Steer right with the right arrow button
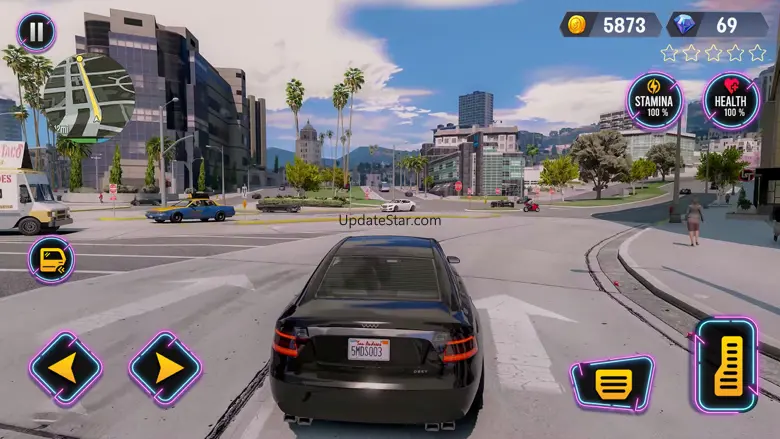The height and width of the screenshot is (439, 780). [x=165, y=368]
